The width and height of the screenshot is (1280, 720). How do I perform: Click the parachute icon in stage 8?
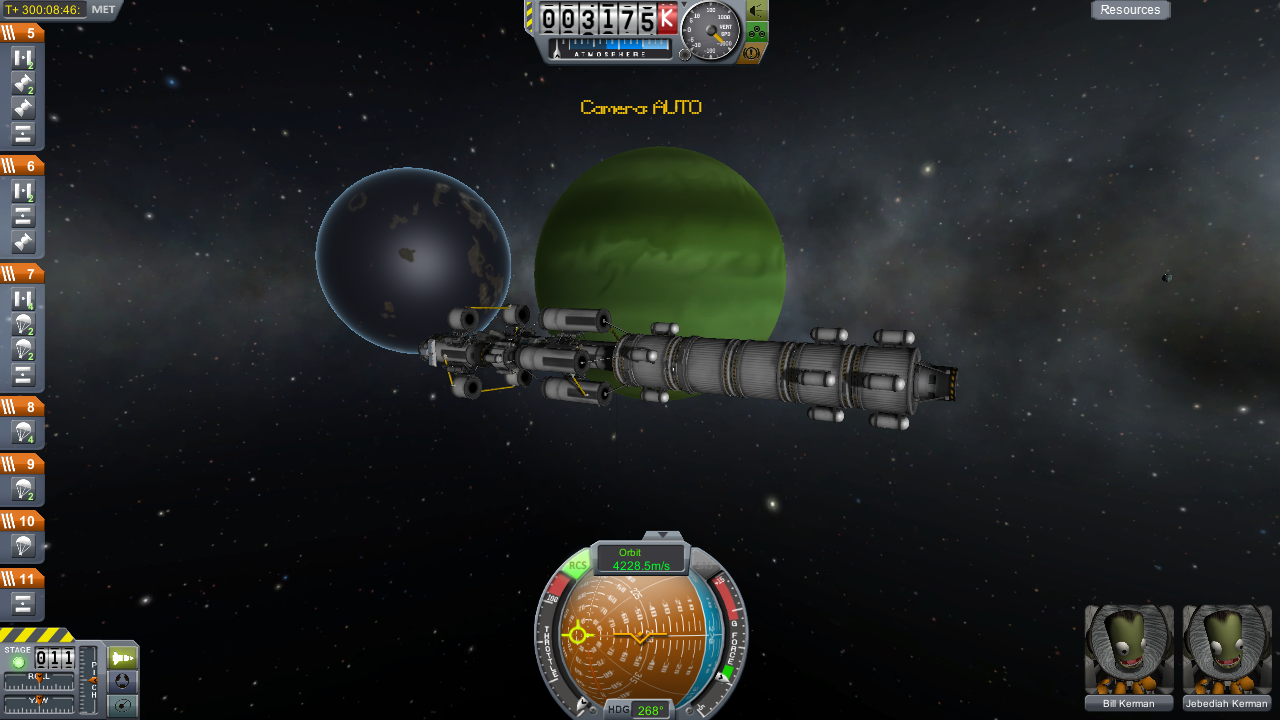tap(24, 433)
